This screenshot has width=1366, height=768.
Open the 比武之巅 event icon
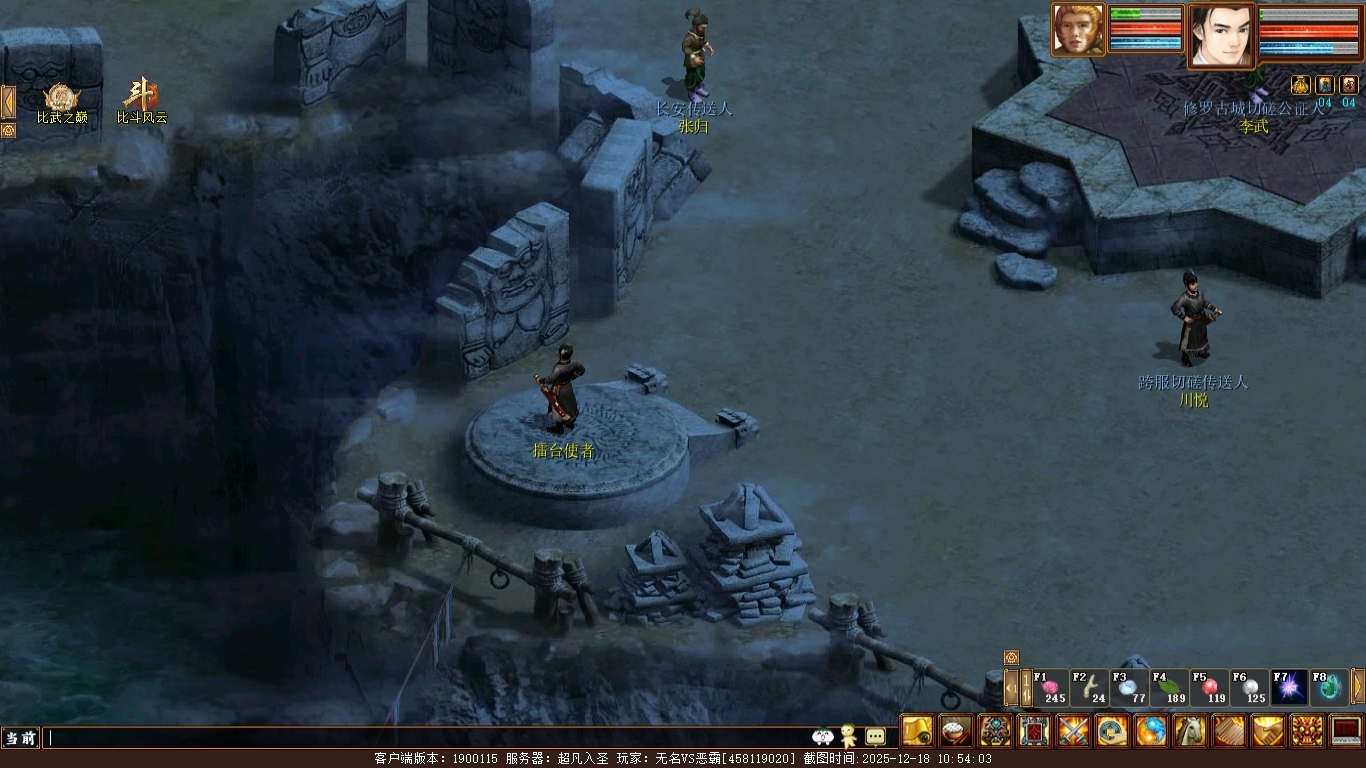(62, 100)
